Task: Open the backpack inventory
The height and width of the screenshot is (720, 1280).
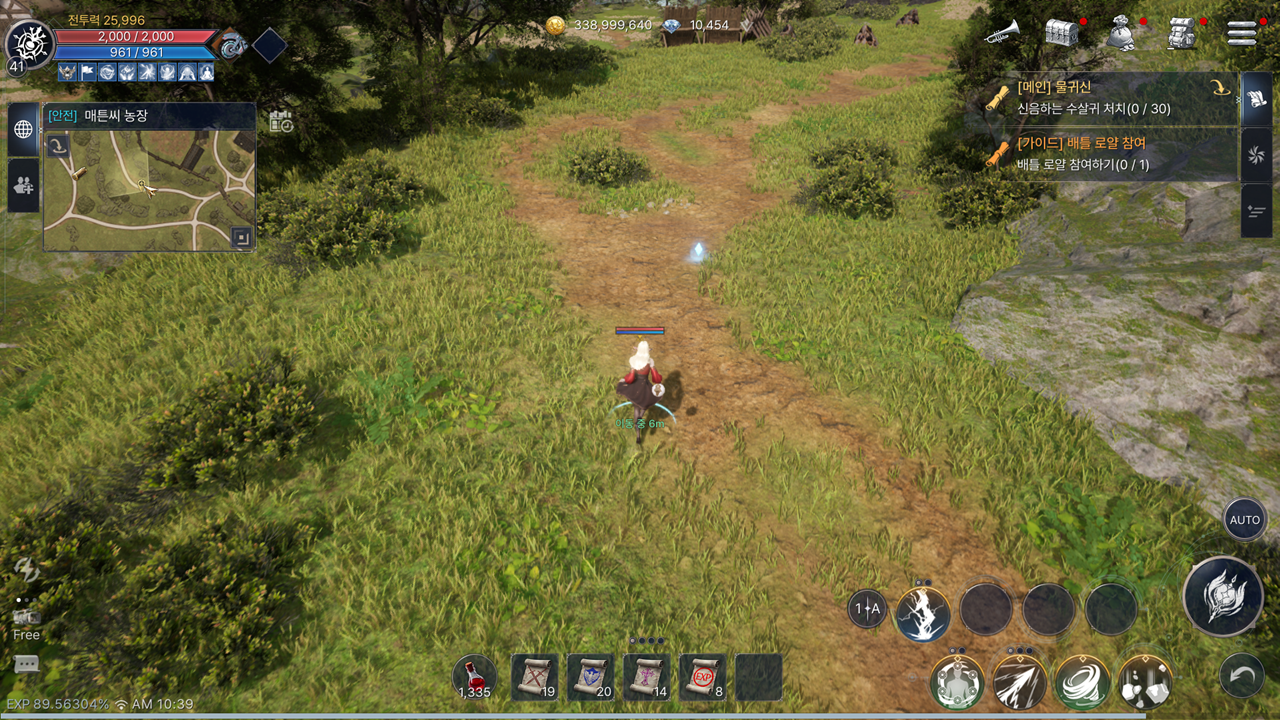Action: pyautogui.click(x=1183, y=33)
